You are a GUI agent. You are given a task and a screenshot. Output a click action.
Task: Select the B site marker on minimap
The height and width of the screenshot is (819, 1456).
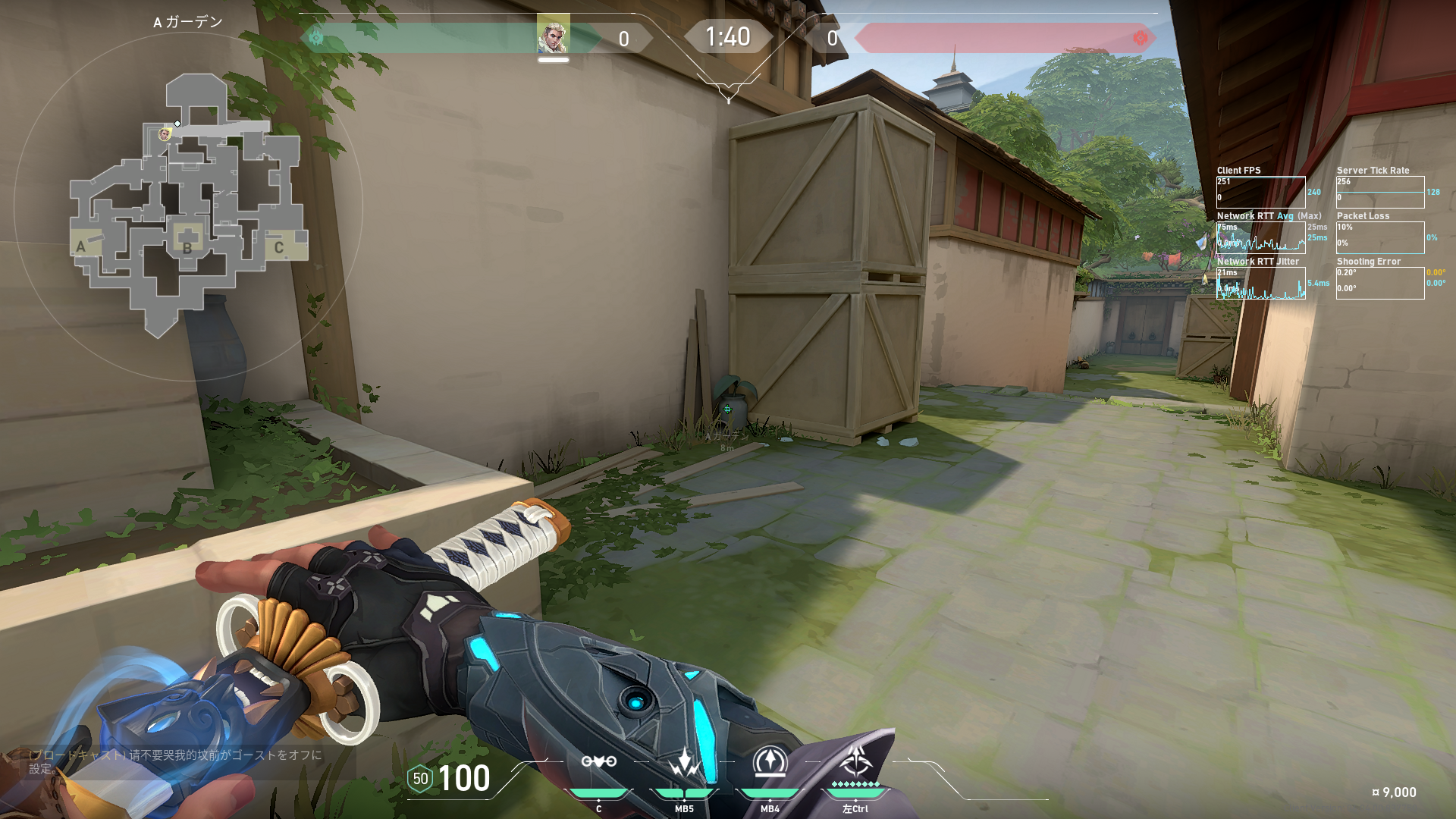pyautogui.click(x=187, y=247)
